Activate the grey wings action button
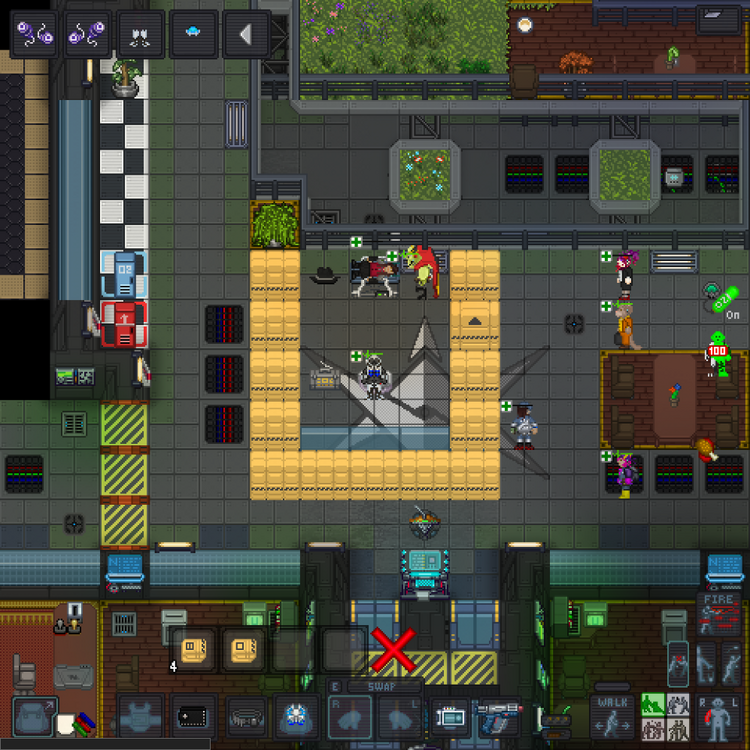The height and width of the screenshot is (750, 750). click(140, 34)
